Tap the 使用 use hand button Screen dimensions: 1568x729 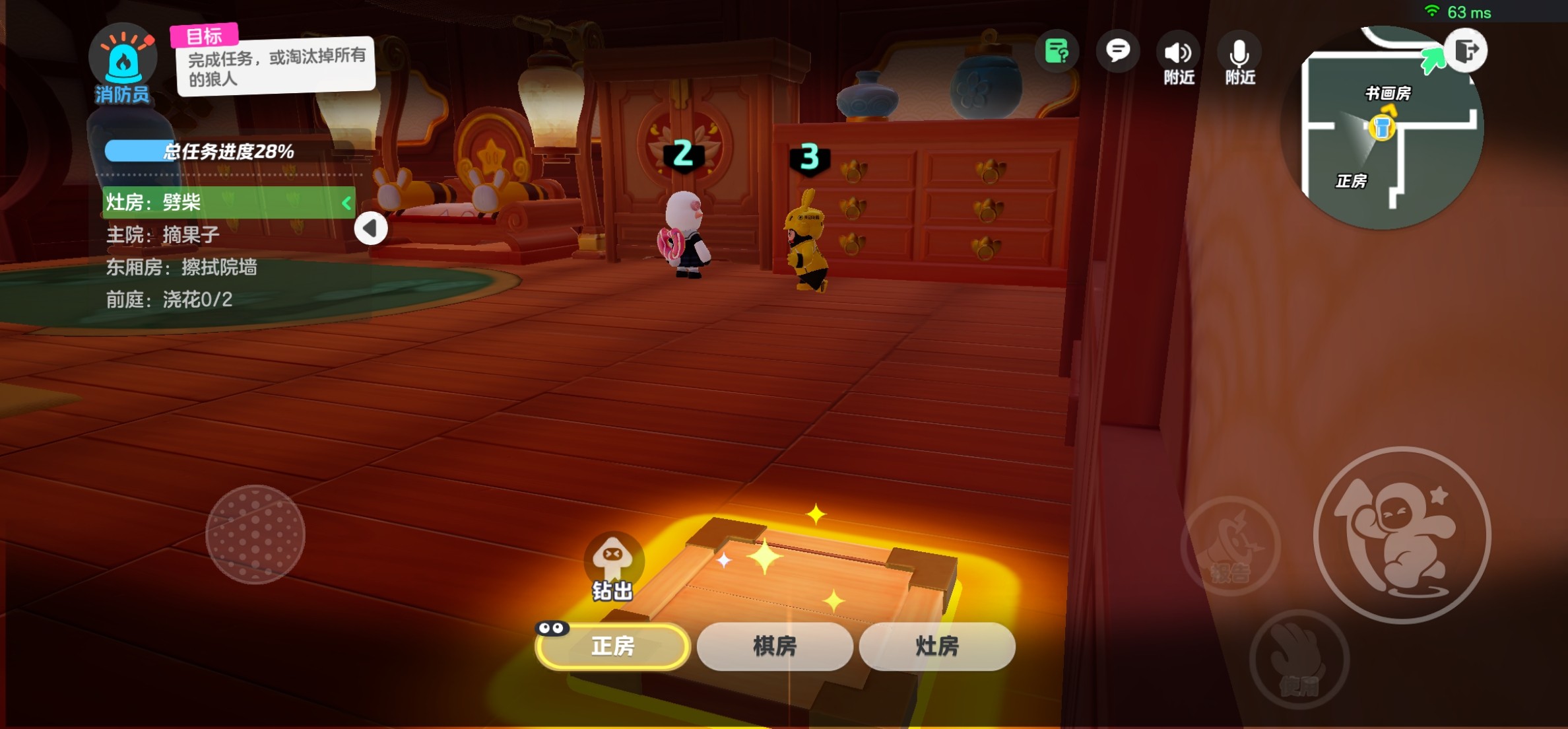click(x=1299, y=659)
